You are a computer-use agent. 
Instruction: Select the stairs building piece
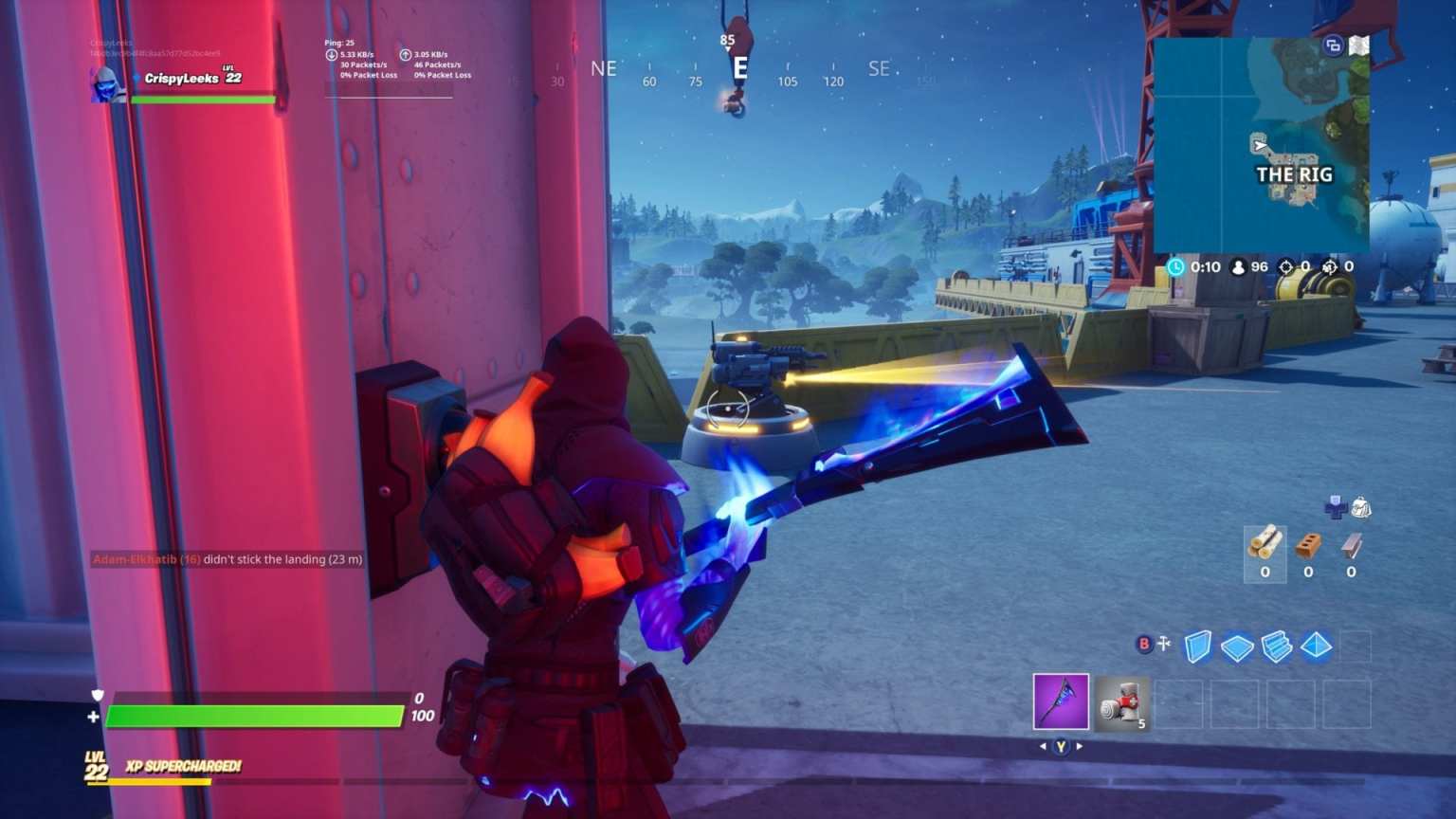pos(1275,648)
